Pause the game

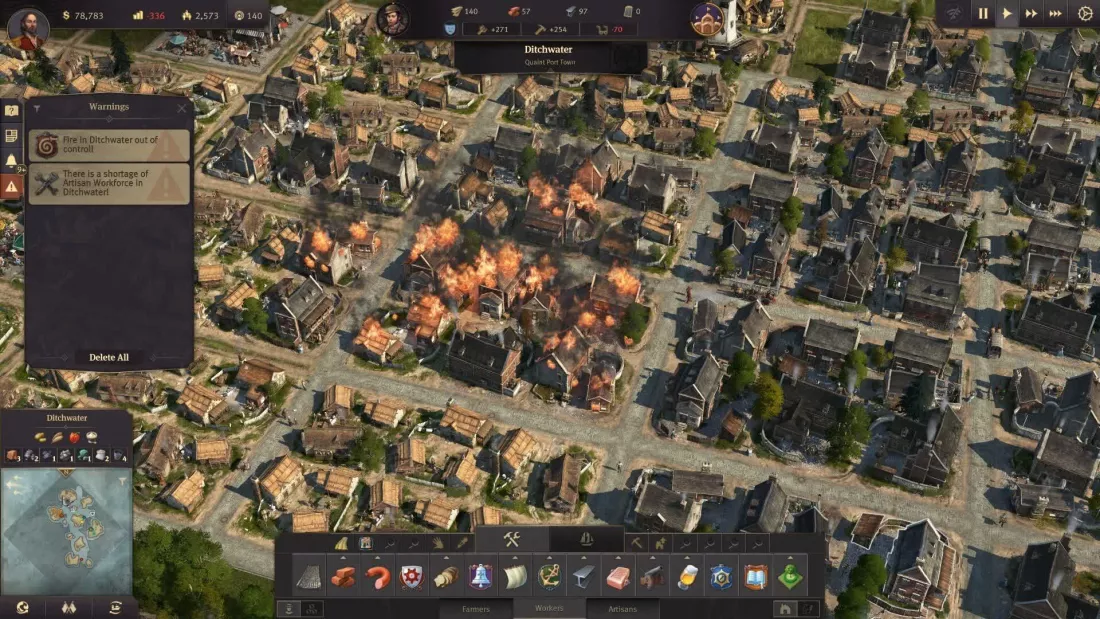click(982, 14)
